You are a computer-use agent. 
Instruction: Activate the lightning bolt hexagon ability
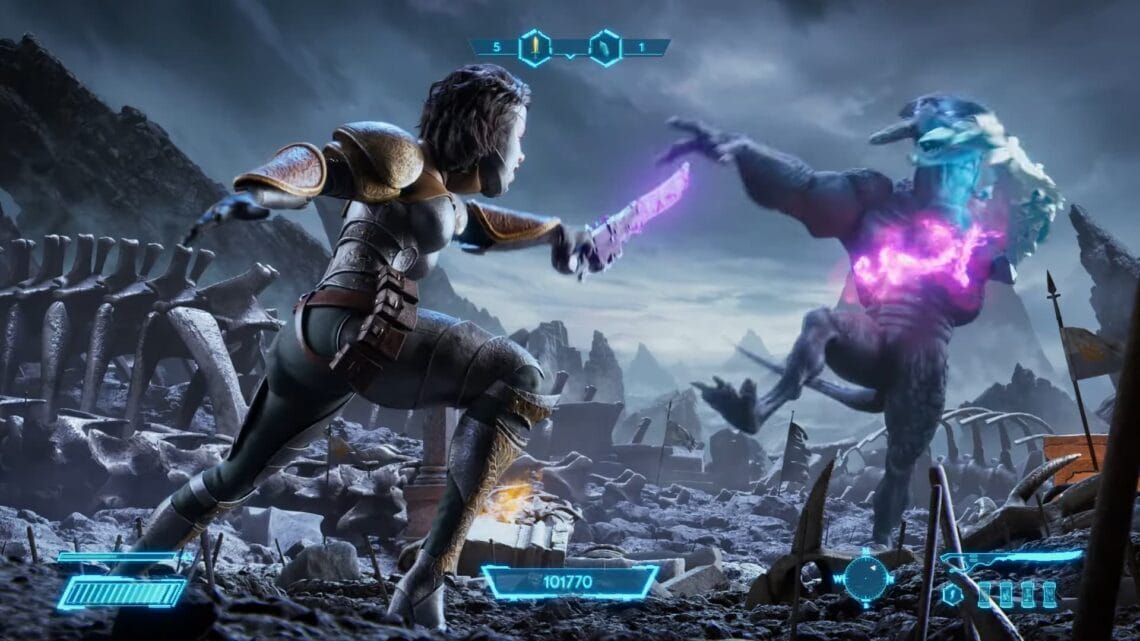tap(954, 594)
